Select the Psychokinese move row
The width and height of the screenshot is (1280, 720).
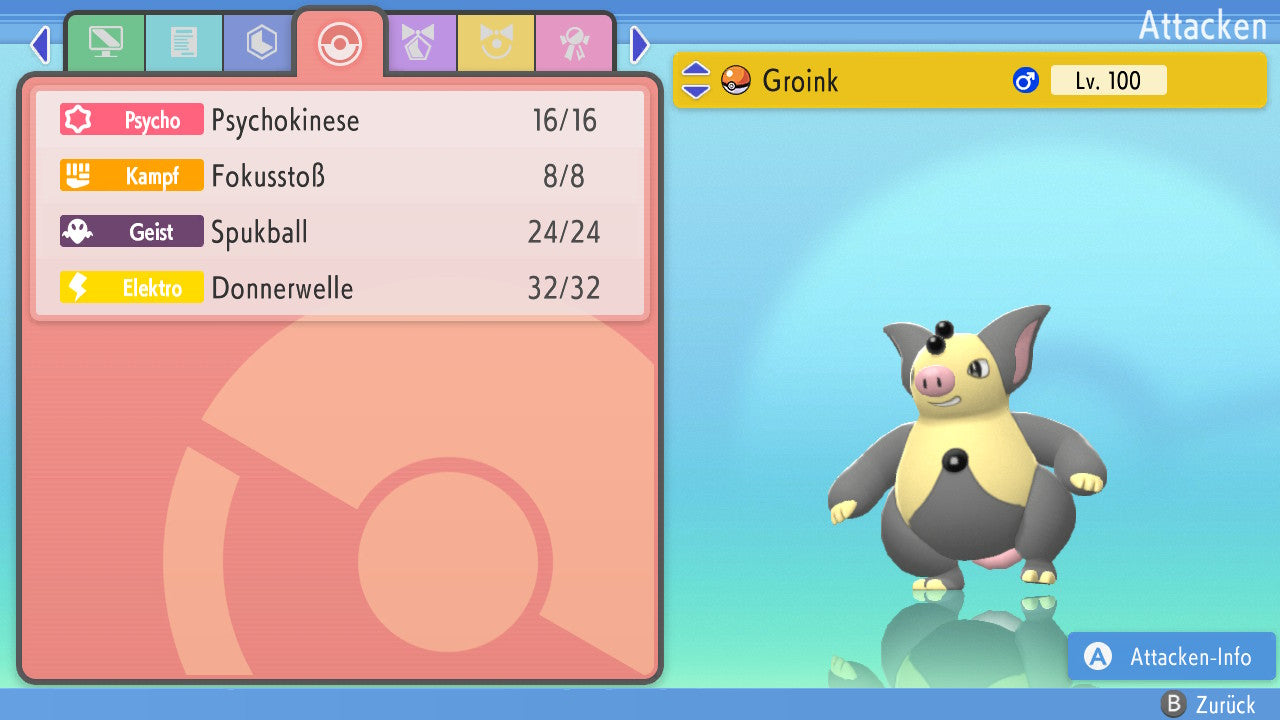(340, 121)
